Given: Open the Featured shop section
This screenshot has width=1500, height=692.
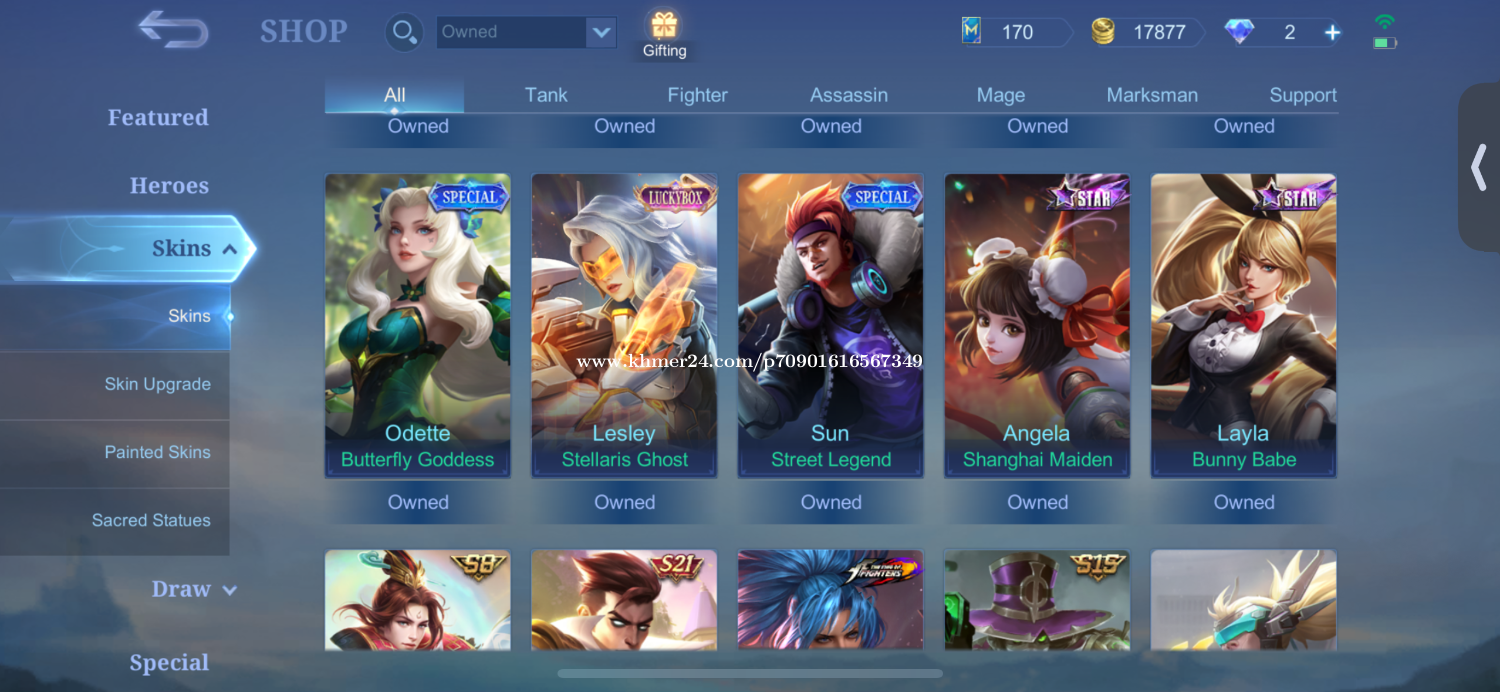Looking at the screenshot, I should tap(158, 117).
